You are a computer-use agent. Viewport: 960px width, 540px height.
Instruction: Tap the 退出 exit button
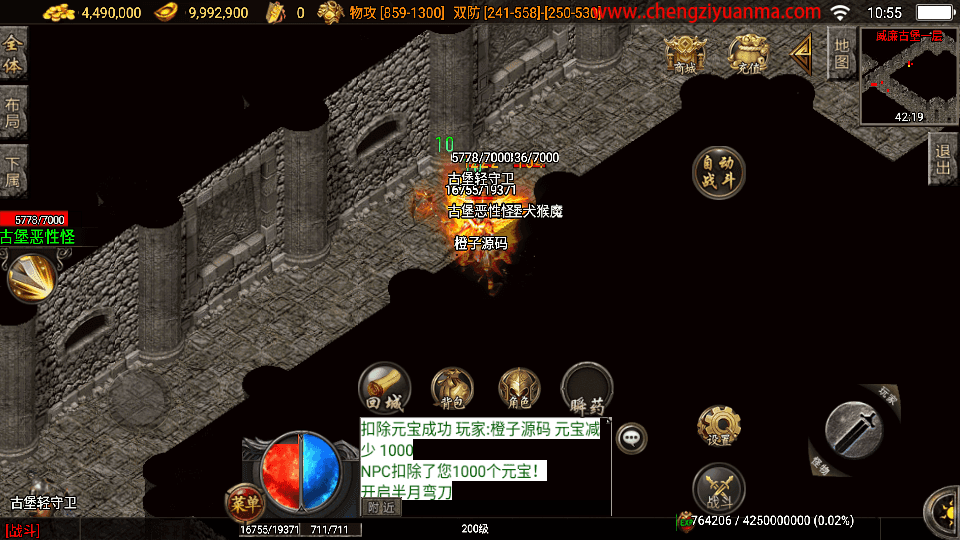[942, 160]
